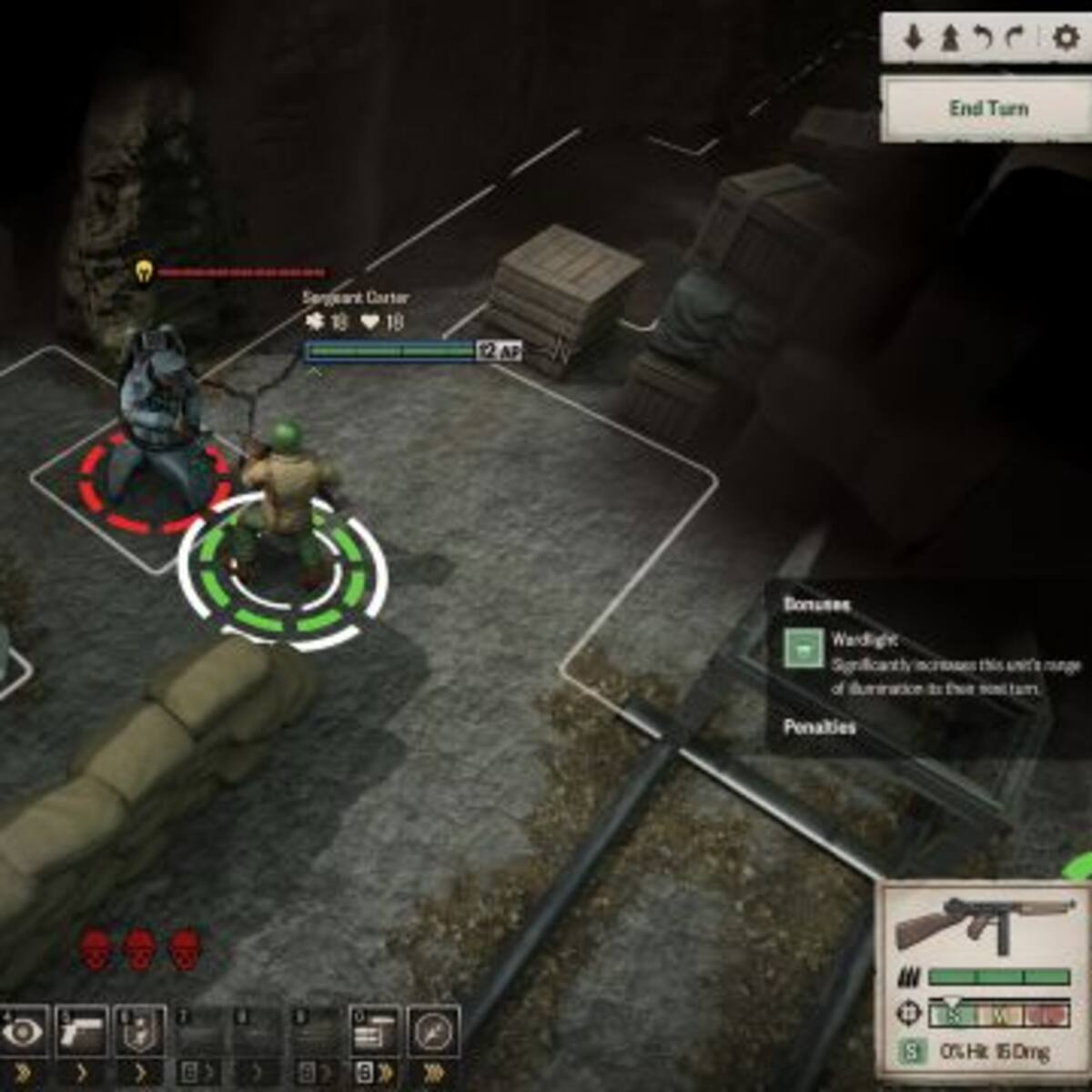Activate the eye overwatch ability

pyautogui.click(x=23, y=1033)
